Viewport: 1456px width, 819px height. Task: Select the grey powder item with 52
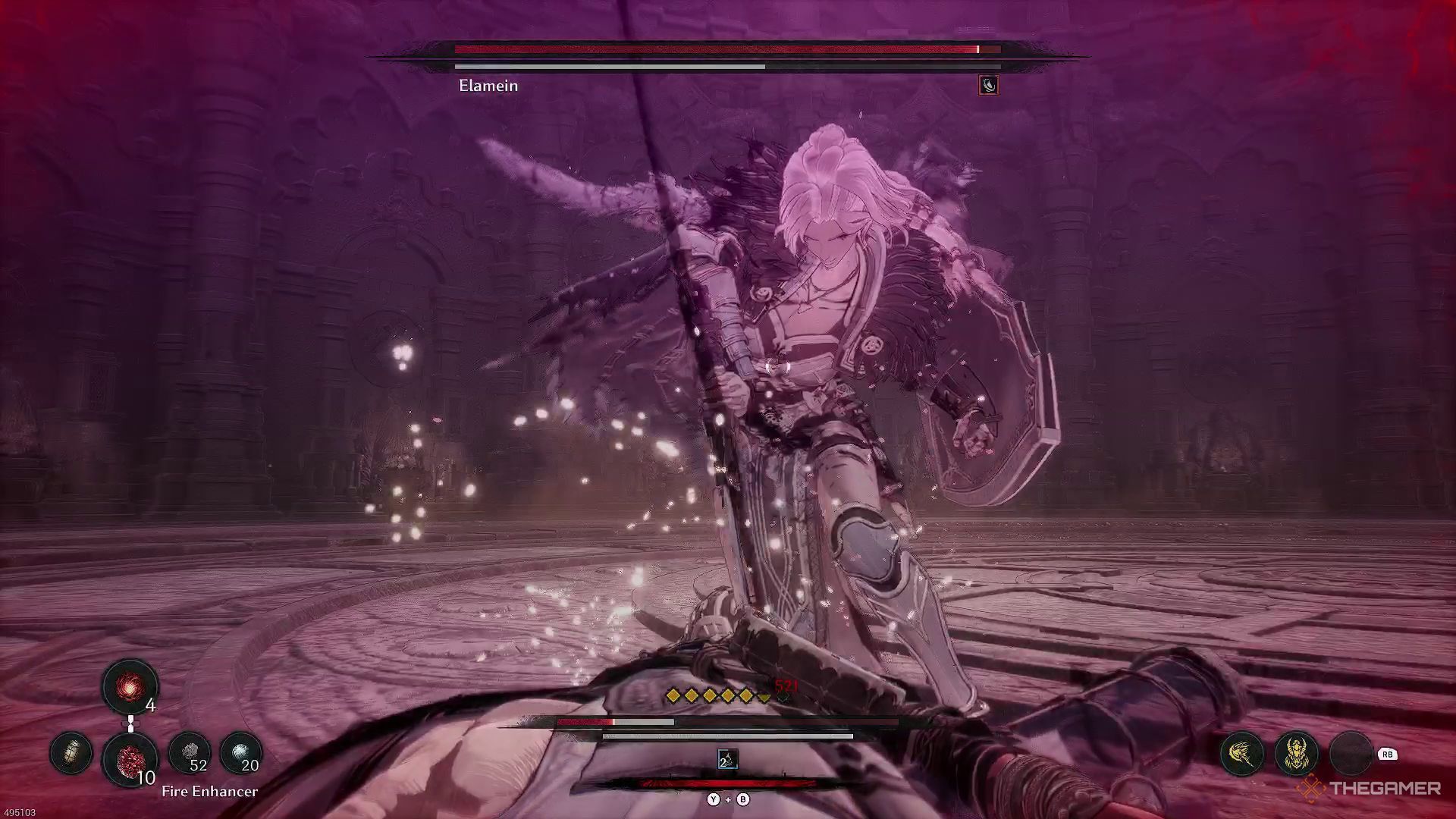pyautogui.click(x=189, y=753)
